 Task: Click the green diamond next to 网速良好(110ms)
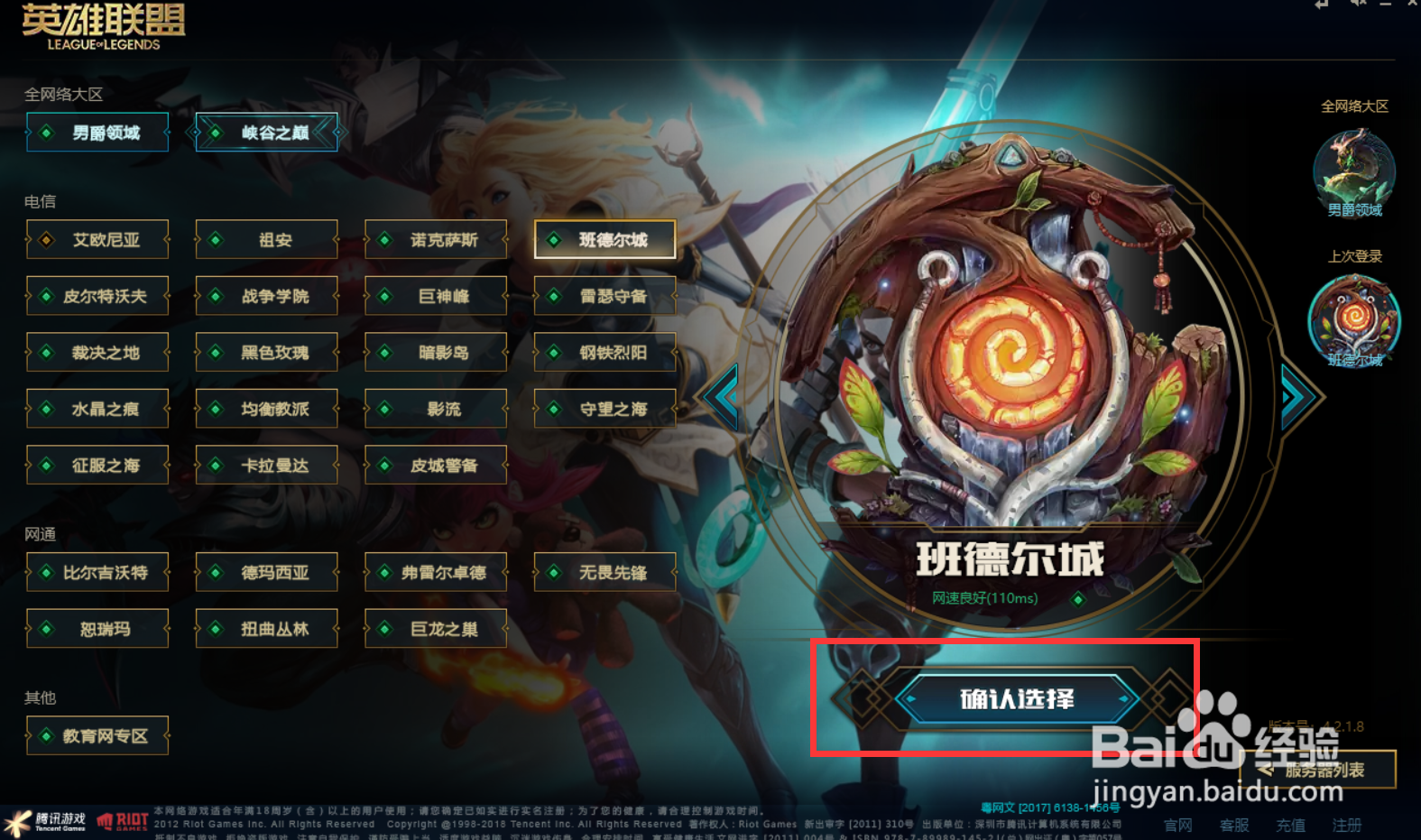click(1079, 598)
